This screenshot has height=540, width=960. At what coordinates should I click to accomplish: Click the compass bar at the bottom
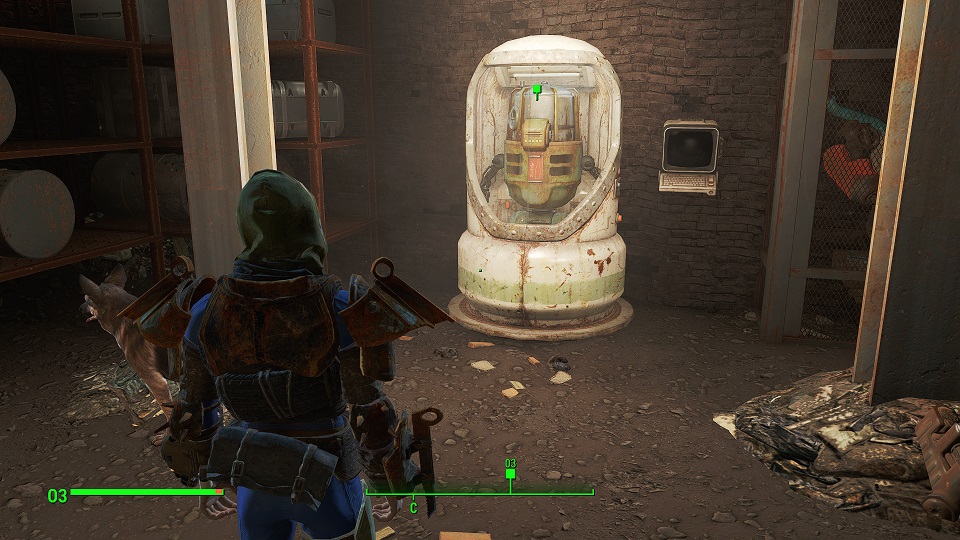[480, 491]
